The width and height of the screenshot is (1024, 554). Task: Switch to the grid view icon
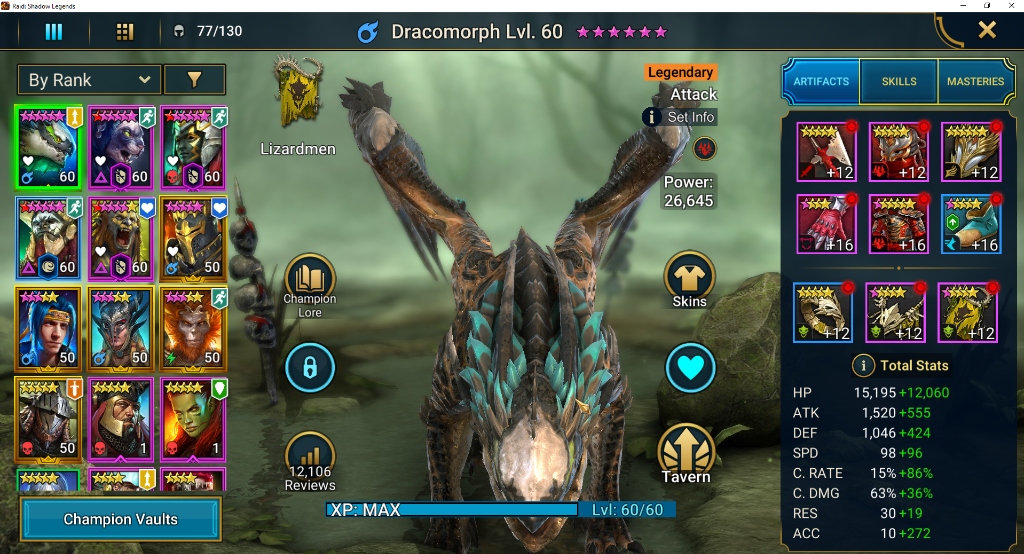coord(125,32)
